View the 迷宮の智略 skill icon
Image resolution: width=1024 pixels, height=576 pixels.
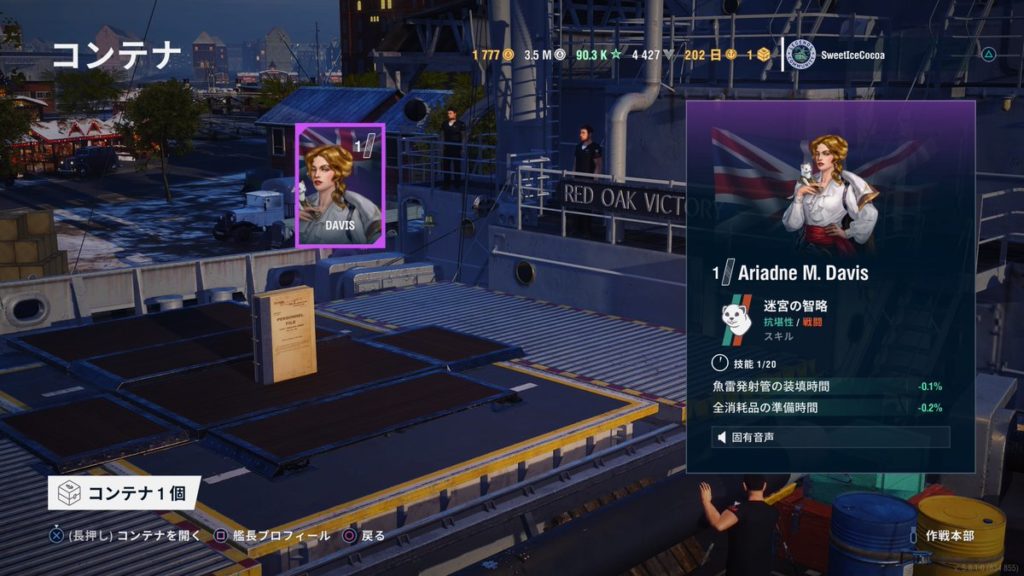pyautogui.click(x=736, y=316)
